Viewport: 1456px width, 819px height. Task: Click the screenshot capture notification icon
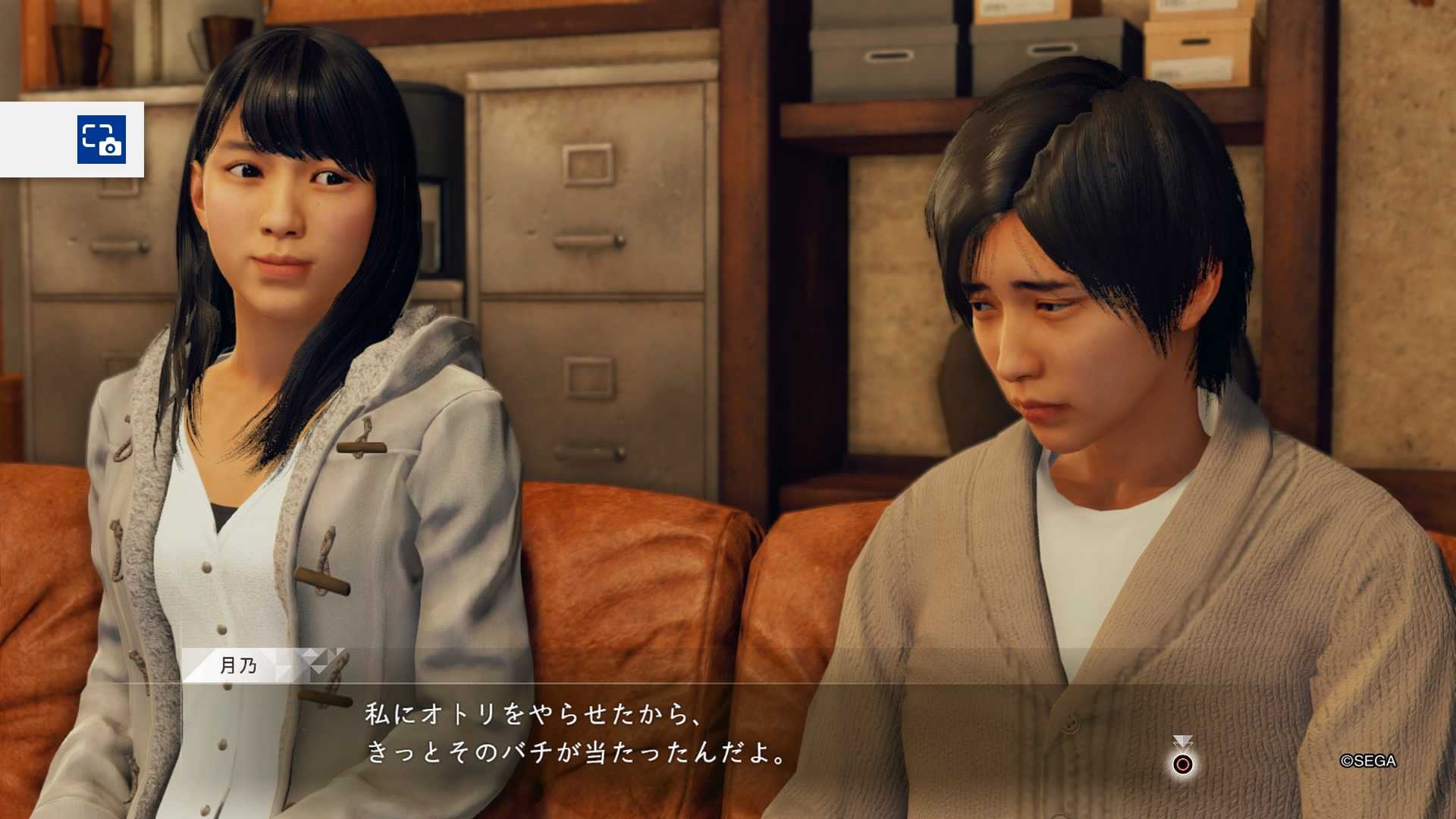tap(102, 140)
